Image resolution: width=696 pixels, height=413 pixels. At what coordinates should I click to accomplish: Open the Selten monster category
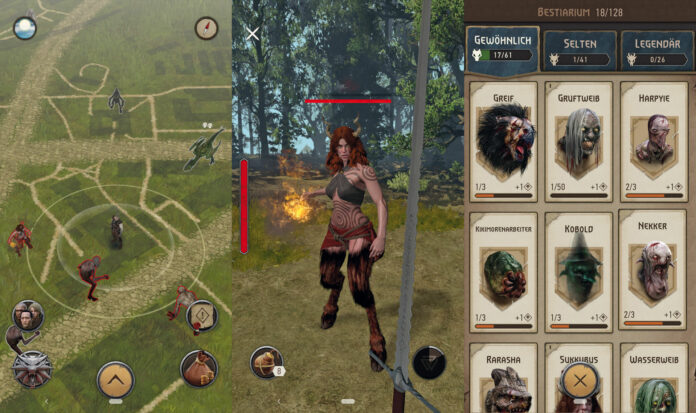coord(580,47)
